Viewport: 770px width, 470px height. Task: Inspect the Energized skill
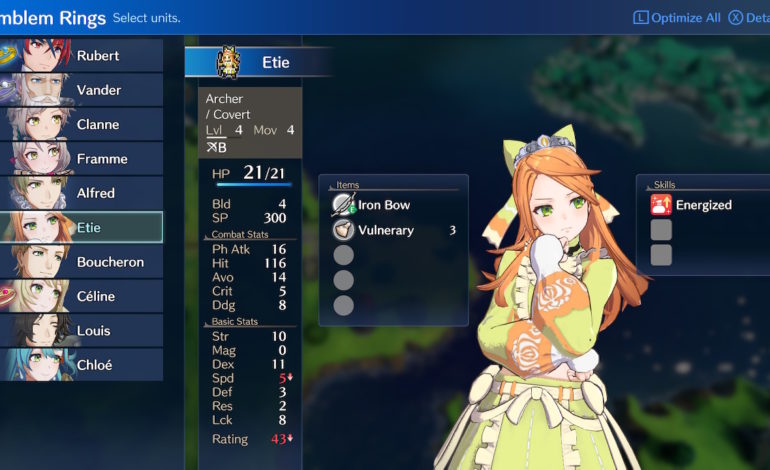coord(703,205)
